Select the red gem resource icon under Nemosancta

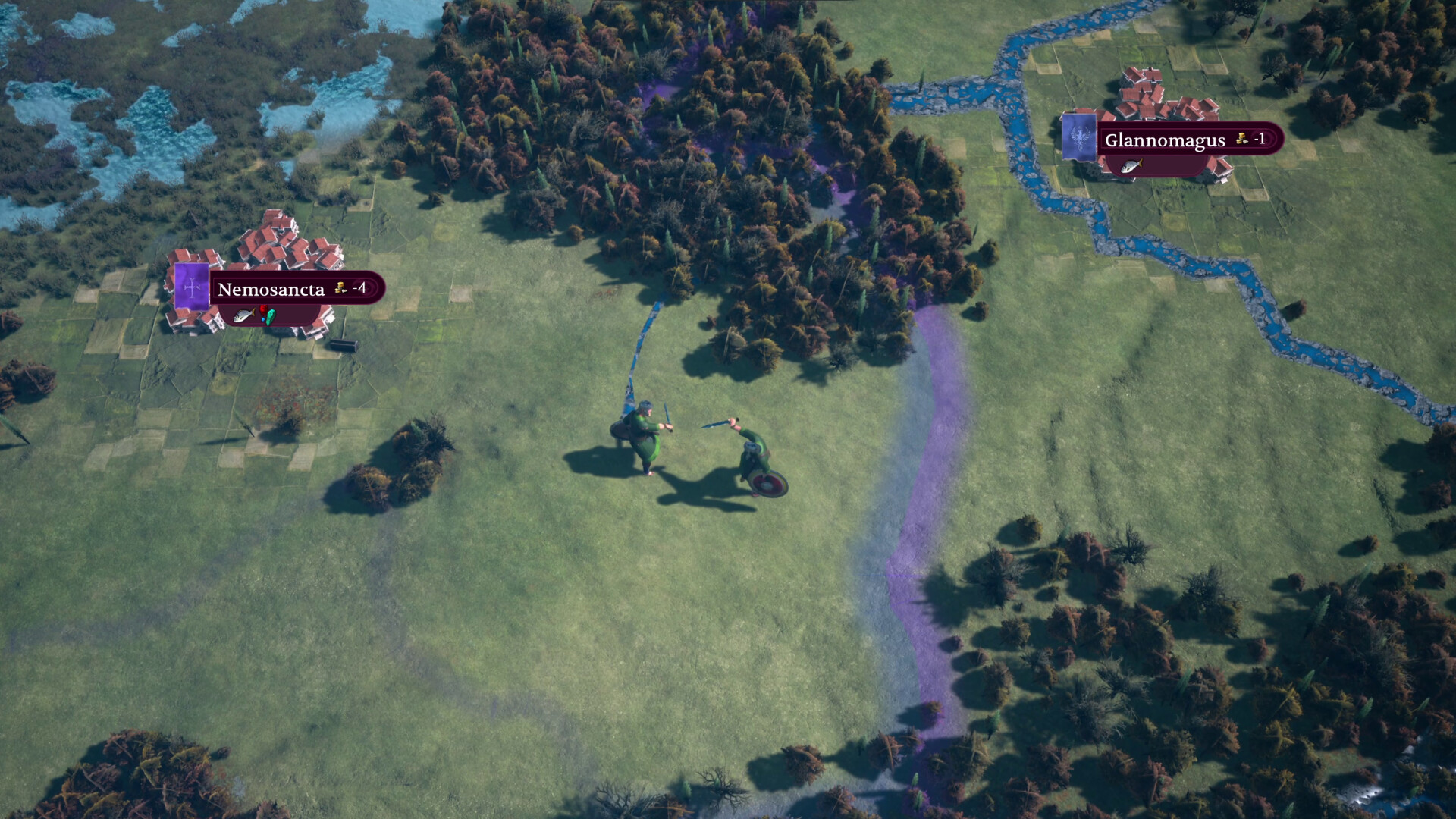263,309
